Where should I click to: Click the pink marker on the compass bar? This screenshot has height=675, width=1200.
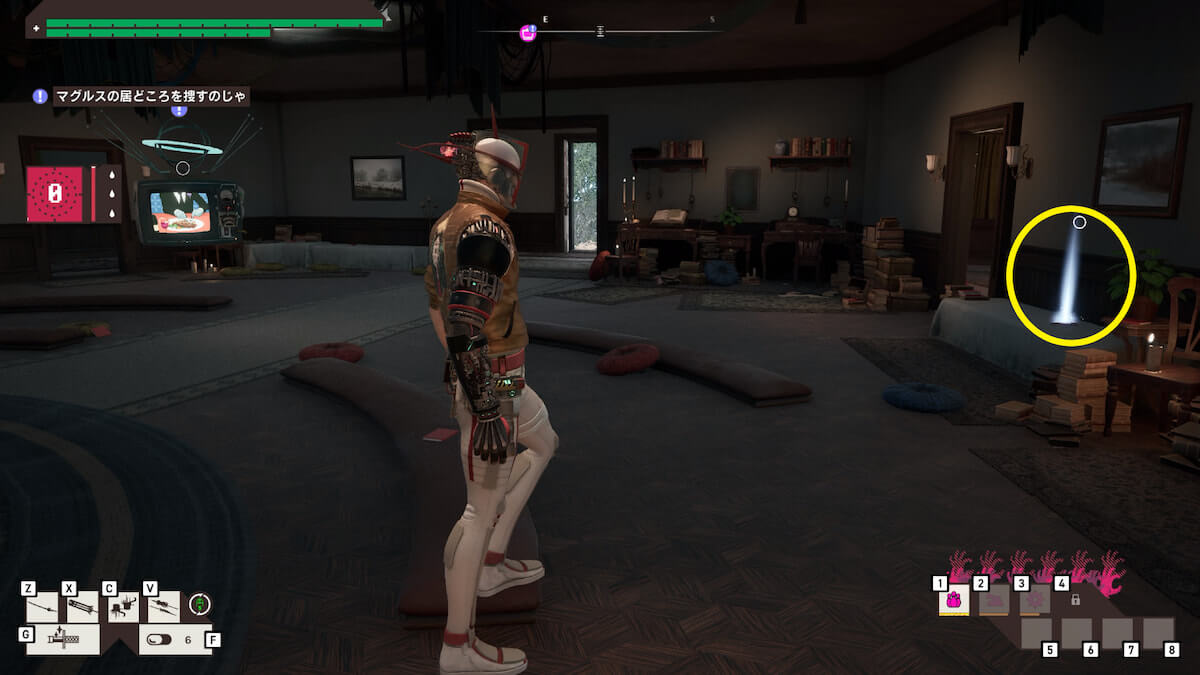pyautogui.click(x=528, y=33)
